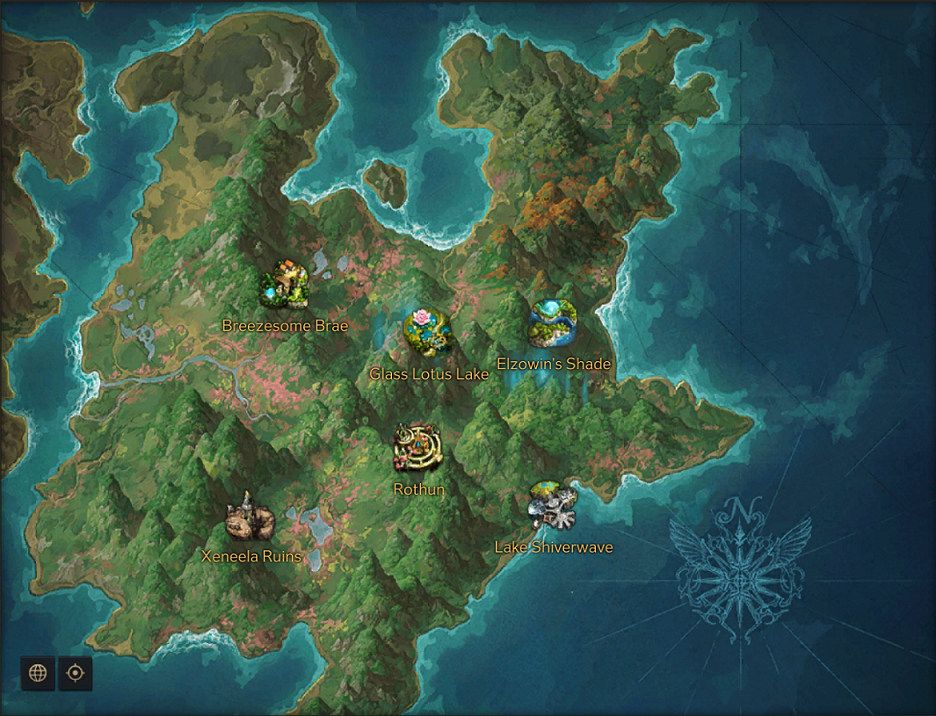Select the Xeneela Ruins map icon
Image resolution: width=936 pixels, height=716 pixels.
[x=250, y=518]
